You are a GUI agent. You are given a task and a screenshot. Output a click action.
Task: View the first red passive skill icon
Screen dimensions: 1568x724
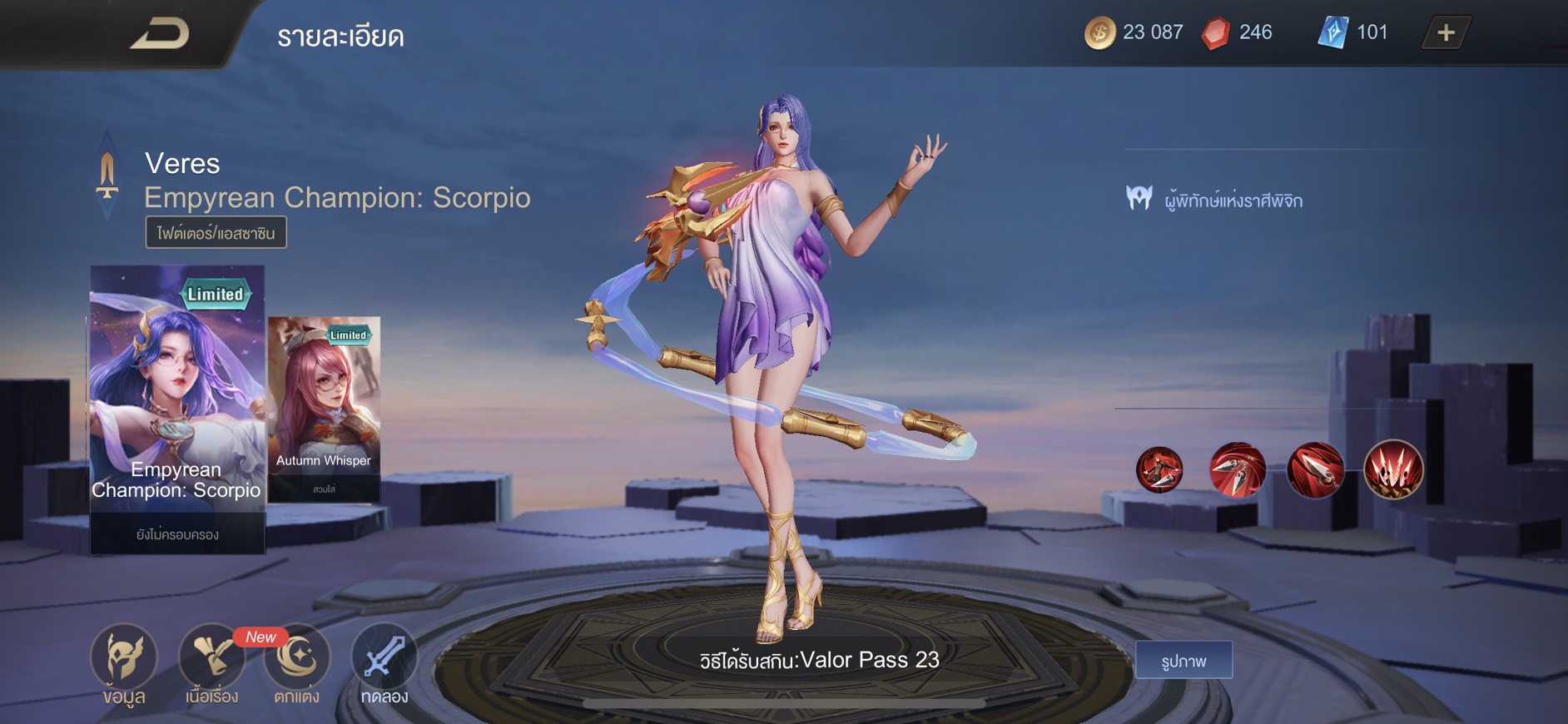[1159, 469]
